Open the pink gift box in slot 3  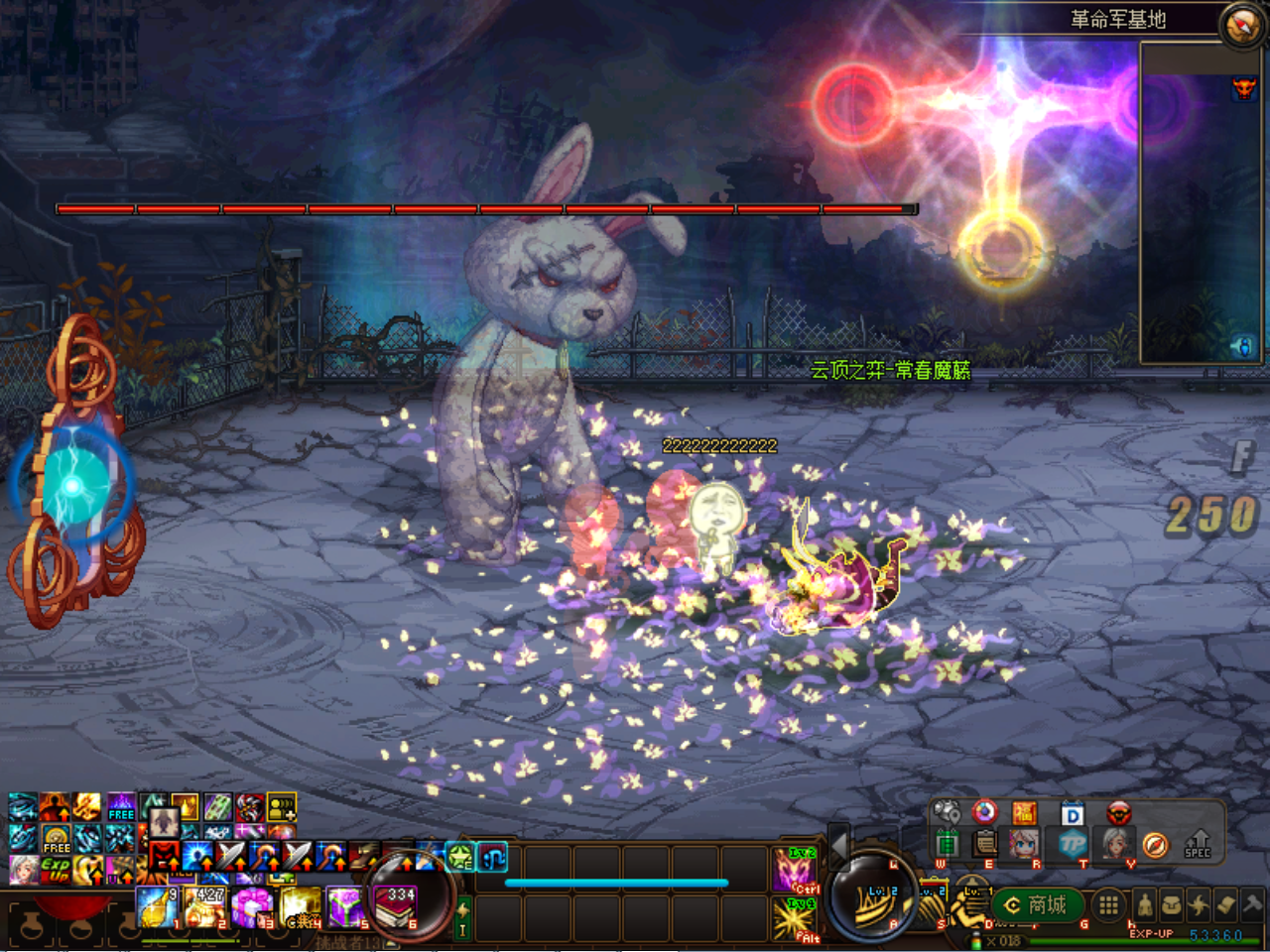(x=252, y=906)
